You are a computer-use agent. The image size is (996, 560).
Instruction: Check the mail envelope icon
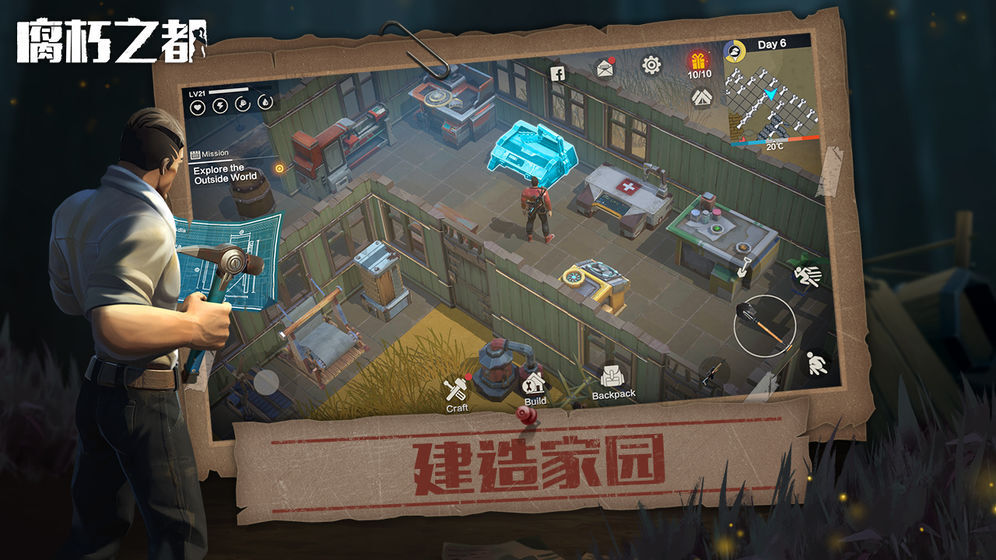605,68
